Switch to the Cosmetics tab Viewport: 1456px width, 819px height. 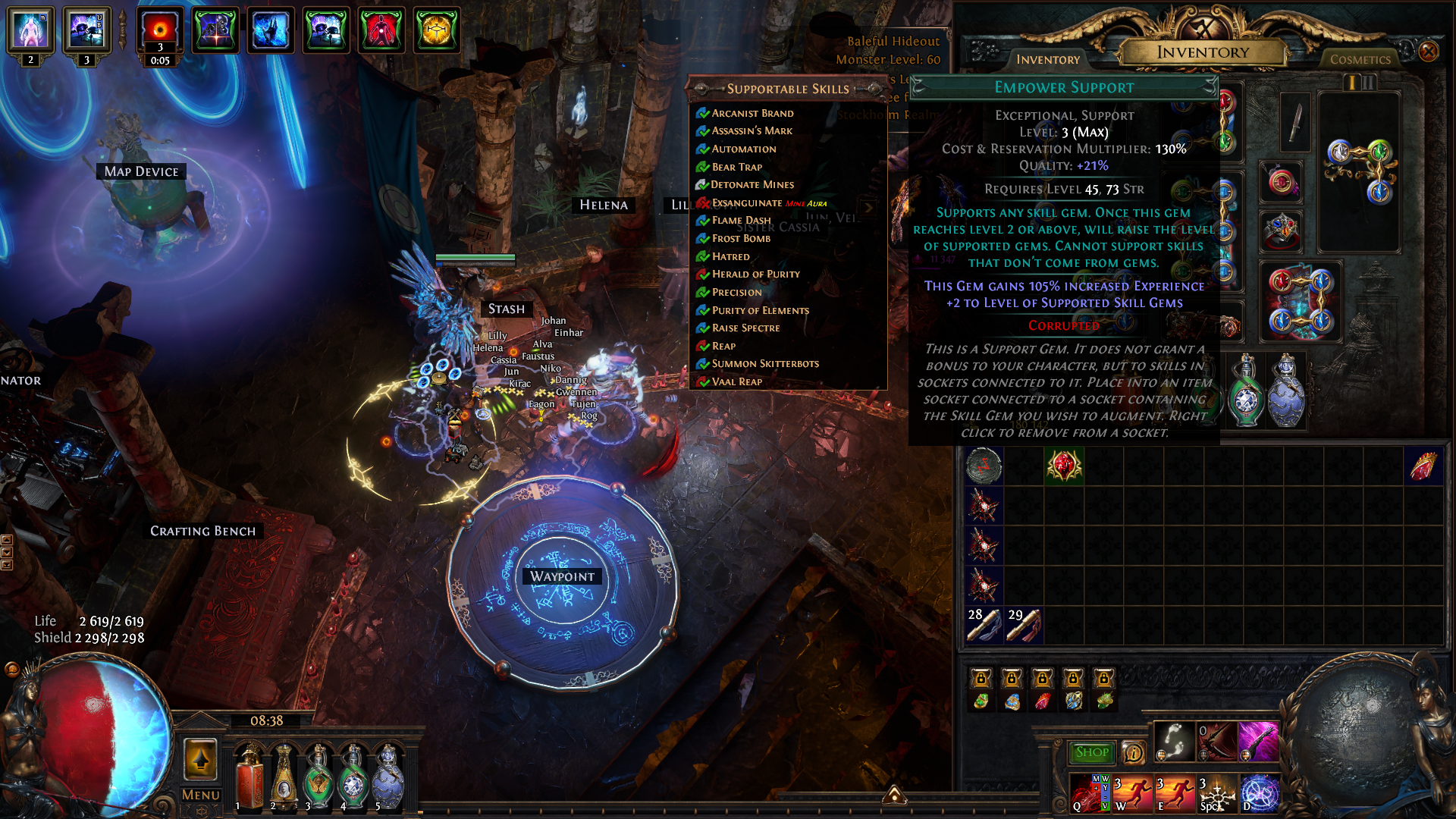tap(1360, 59)
